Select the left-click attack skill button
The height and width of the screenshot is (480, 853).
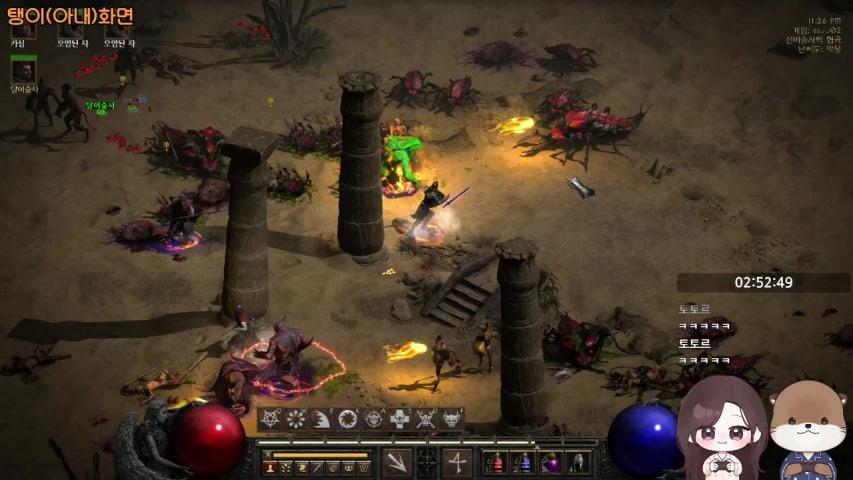[x=398, y=462]
